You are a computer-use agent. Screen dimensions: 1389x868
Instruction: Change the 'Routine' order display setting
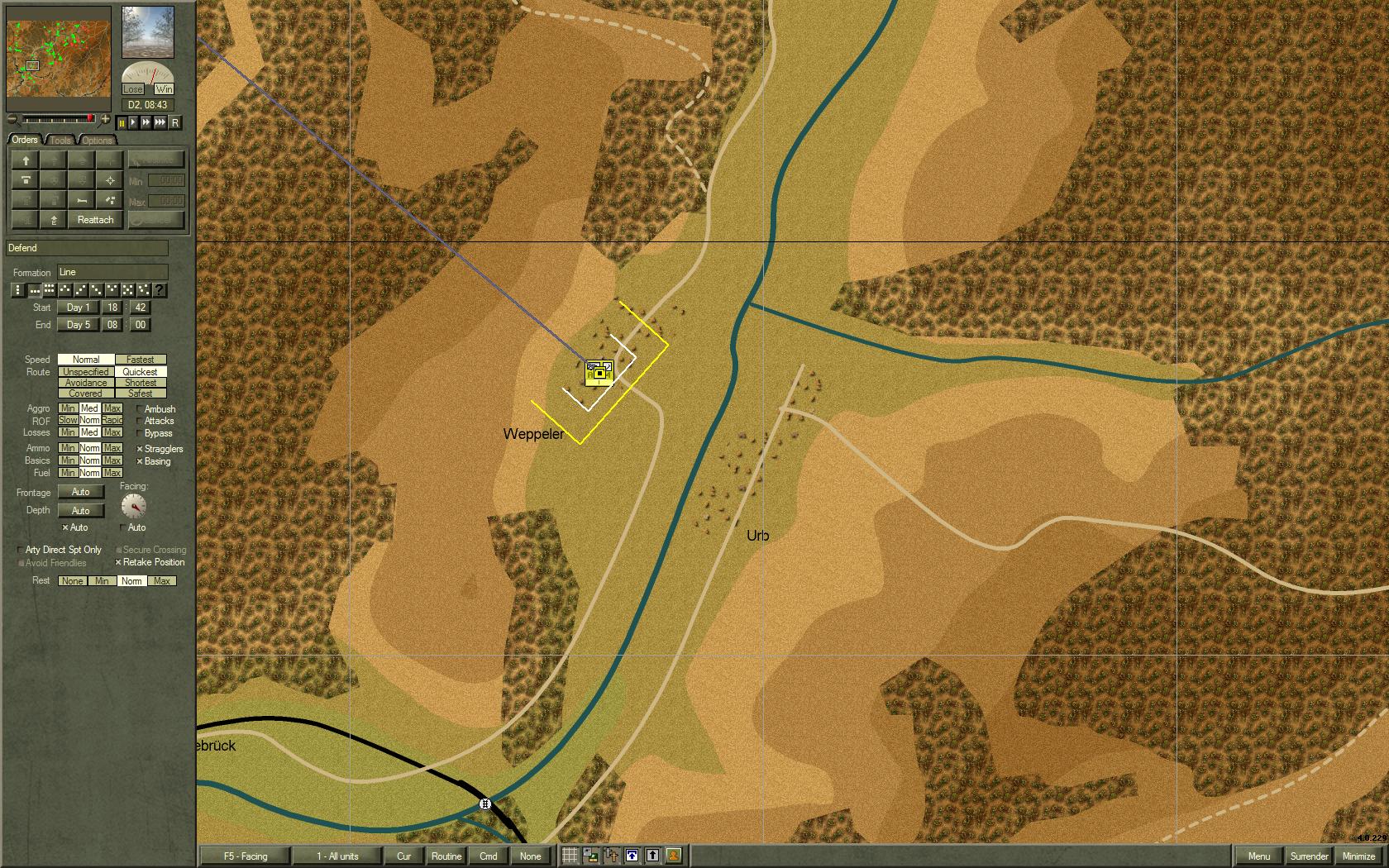click(446, 856)
